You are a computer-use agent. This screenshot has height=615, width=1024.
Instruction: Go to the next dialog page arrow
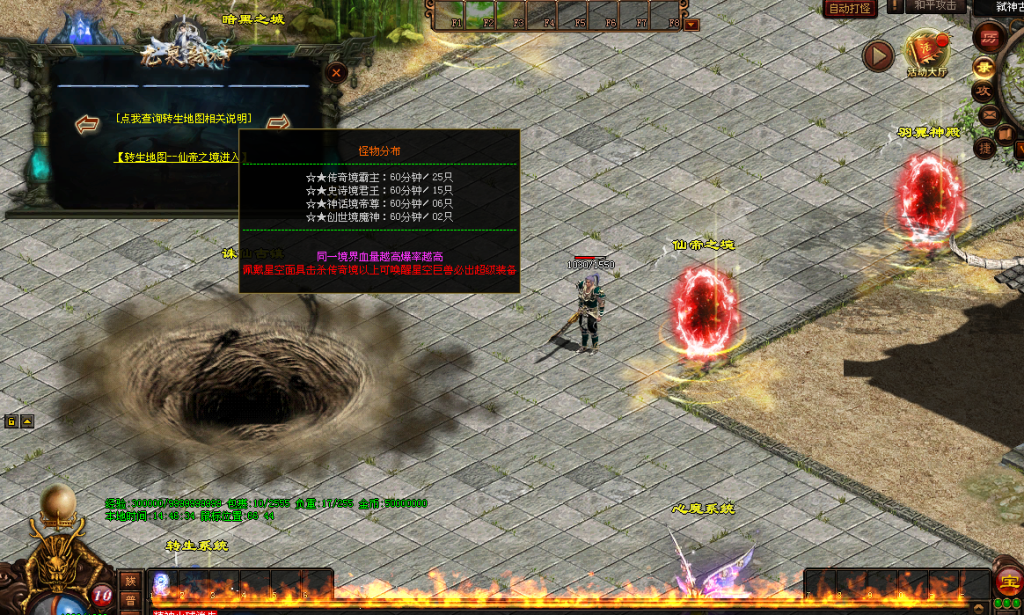[x=279, y=122]
